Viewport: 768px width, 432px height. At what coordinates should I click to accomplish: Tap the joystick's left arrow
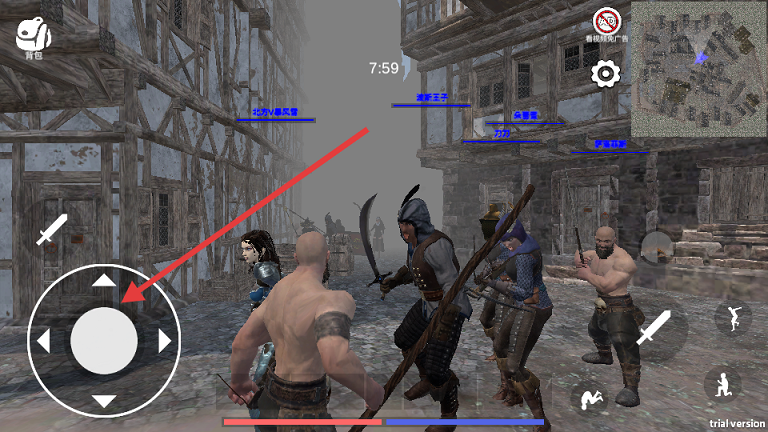pos(43,341)
